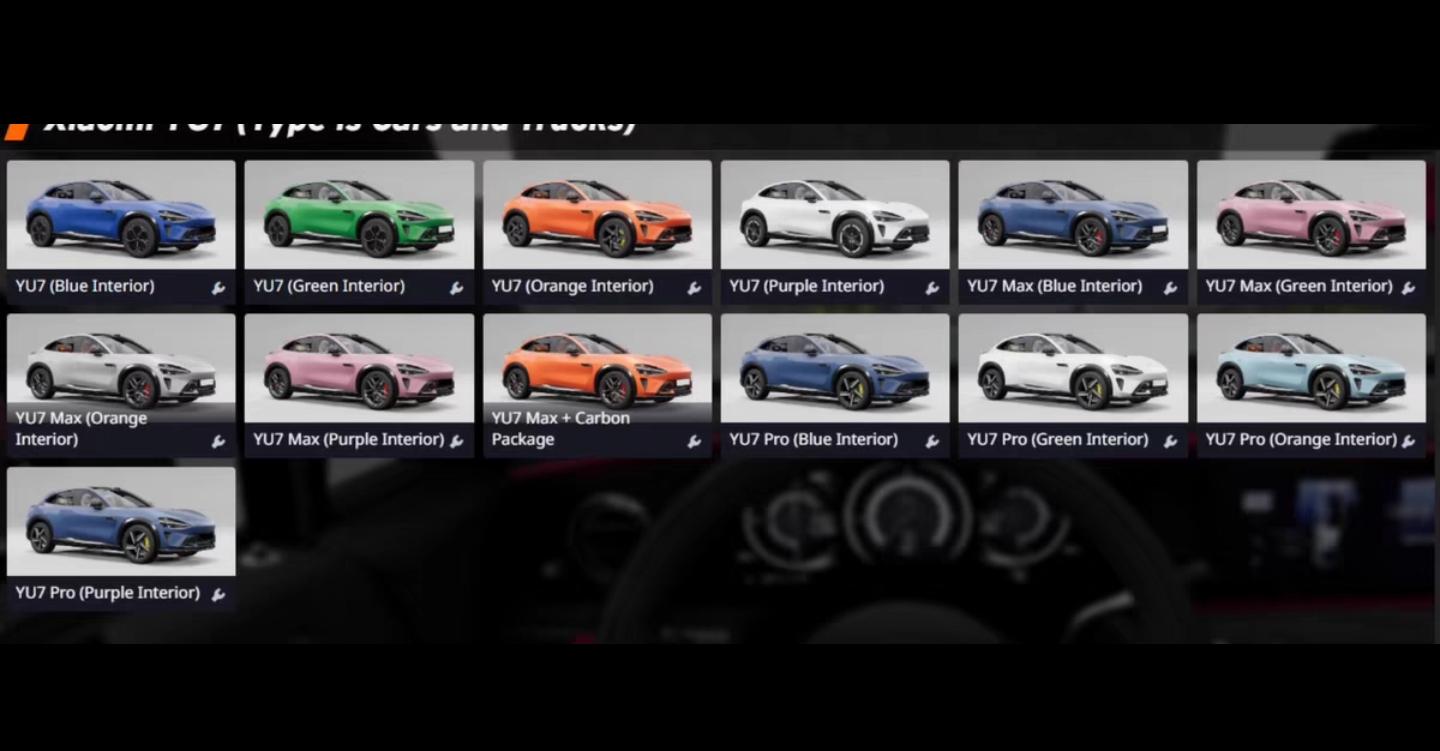Select the YU7 (Purple Interior) tile
The height and width of the screenshot is (751, 1440).
pyautogui.click(x=835, y=216)
